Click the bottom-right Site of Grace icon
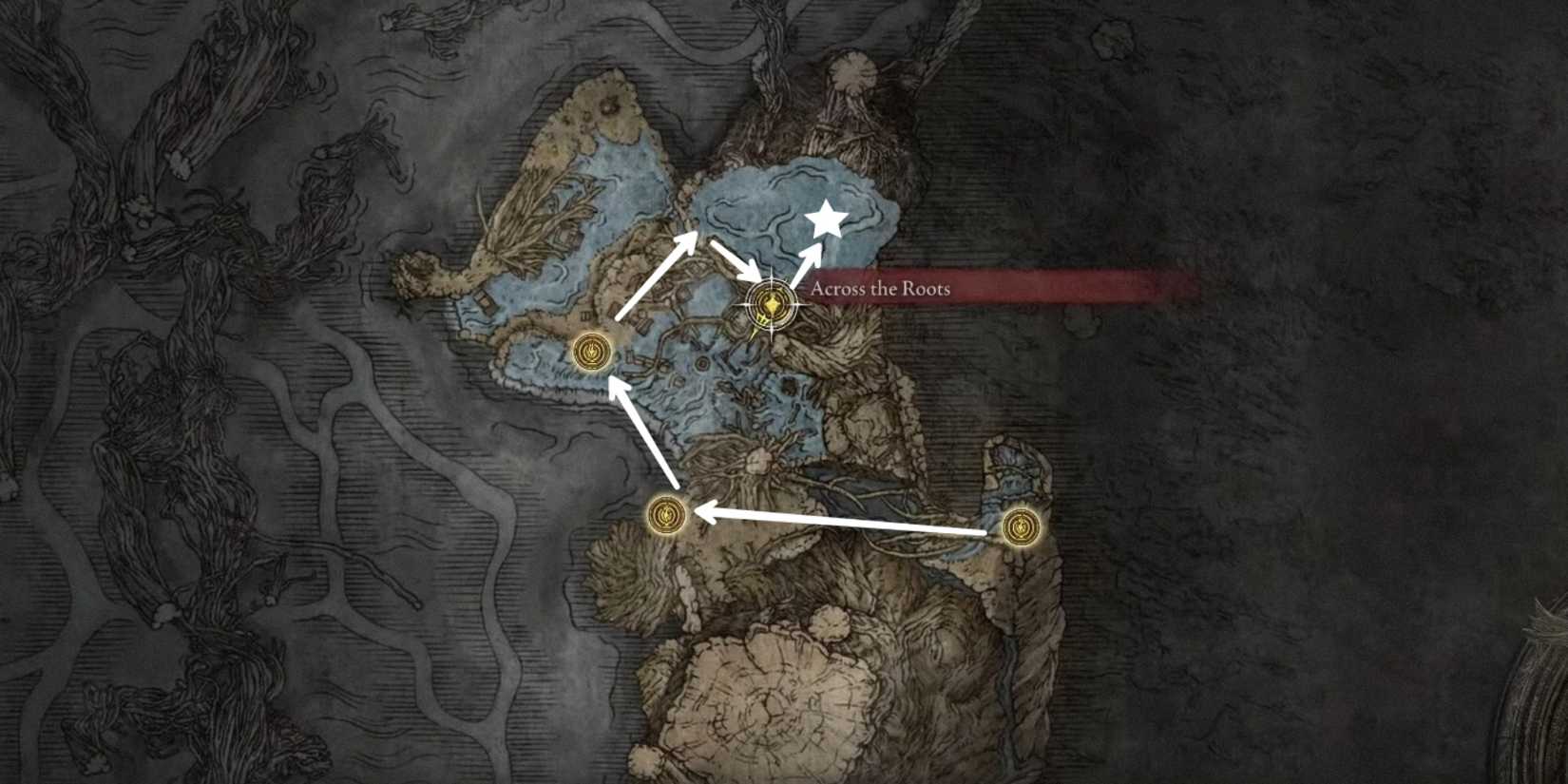The width and height of the screenshot is (1568, 784). point(1022,526)
